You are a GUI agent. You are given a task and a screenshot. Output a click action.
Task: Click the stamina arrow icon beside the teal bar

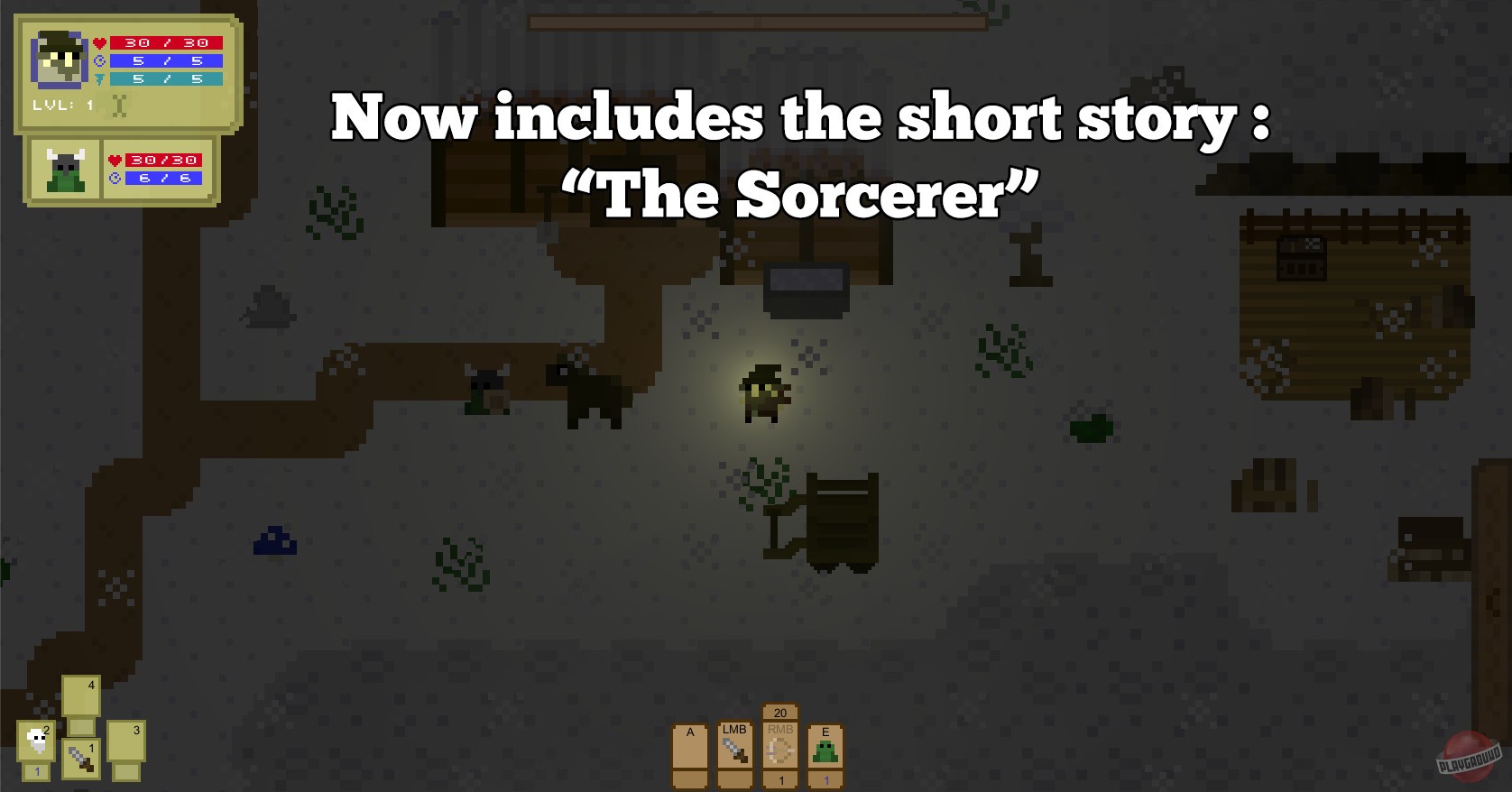(99, 79)
